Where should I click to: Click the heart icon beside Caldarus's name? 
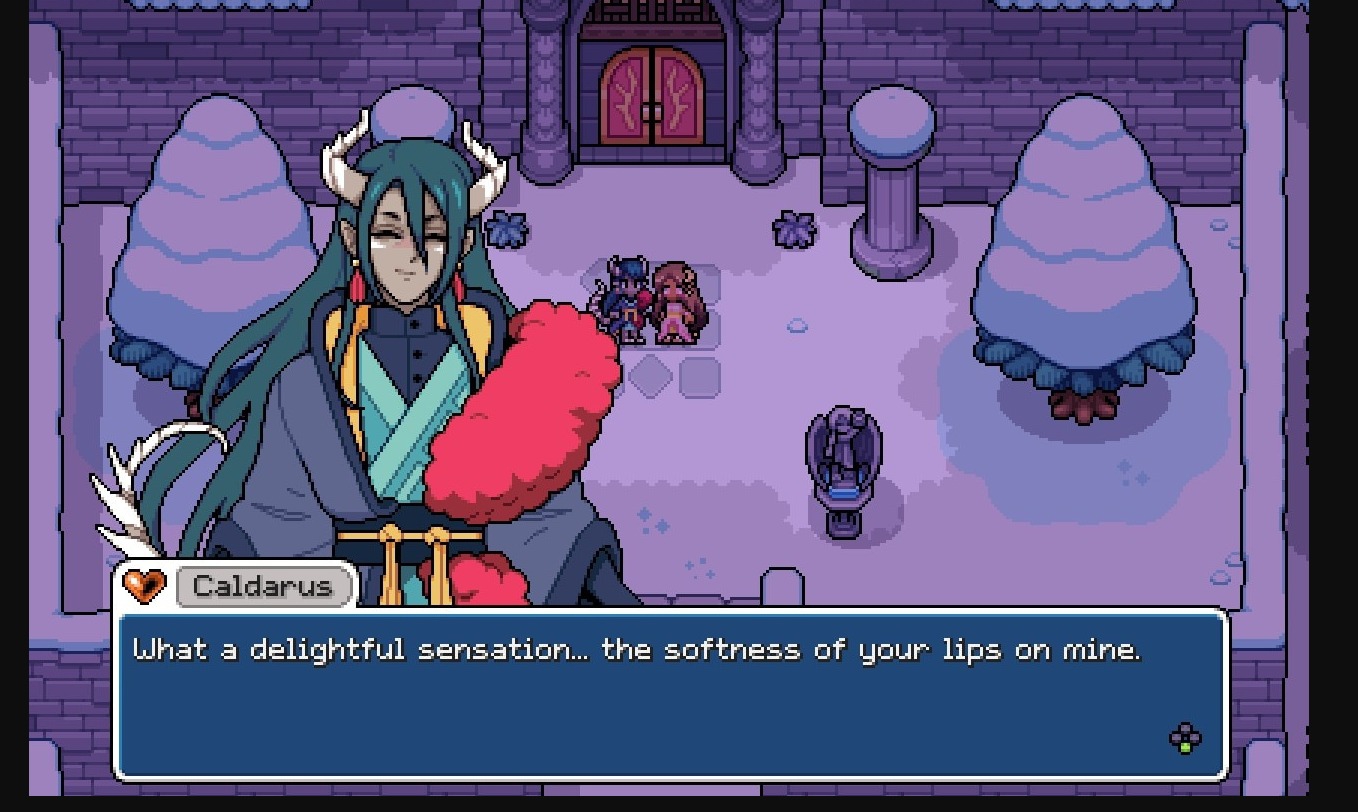point(143,585)
